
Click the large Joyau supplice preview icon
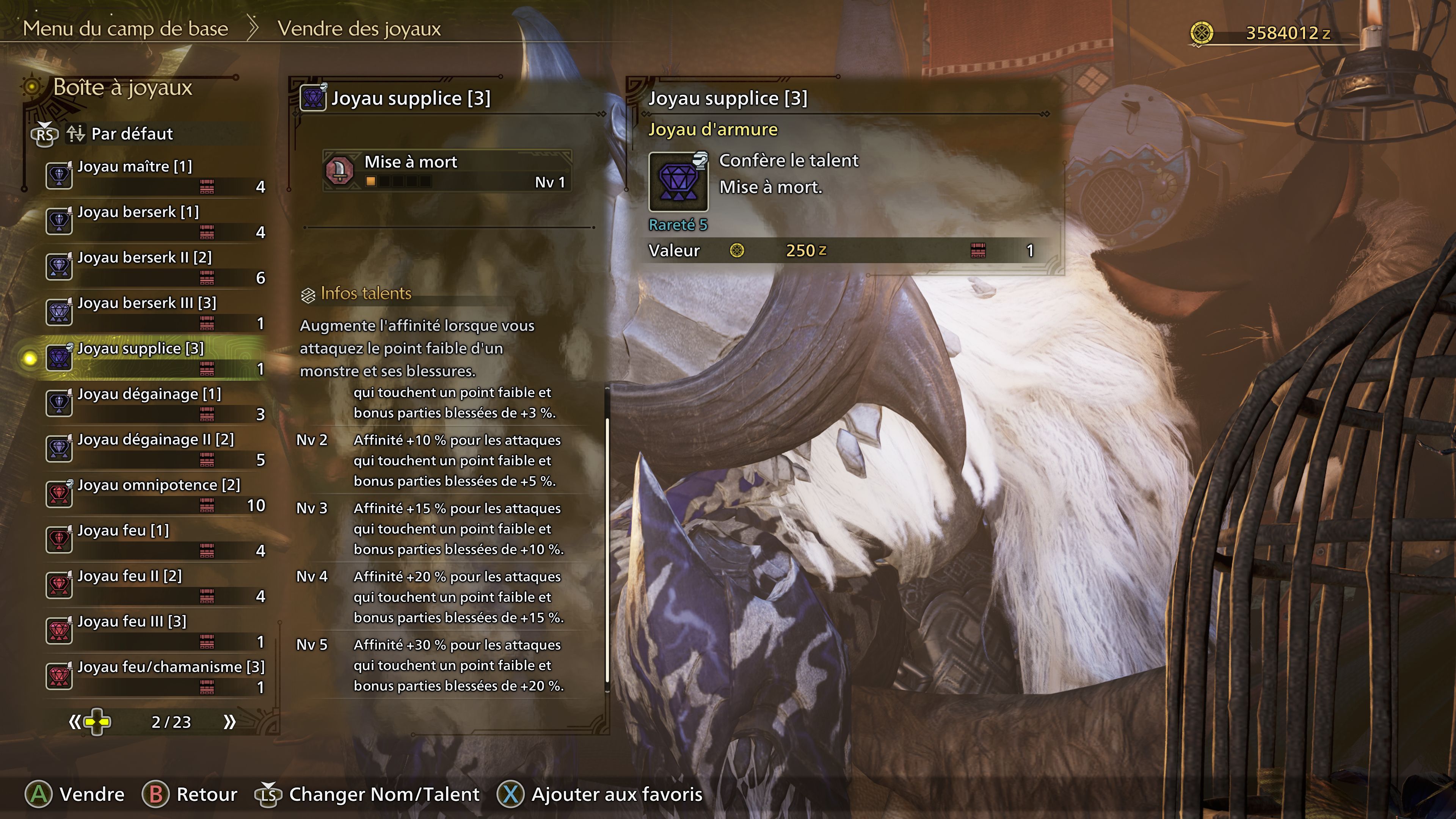pos(678,182)
